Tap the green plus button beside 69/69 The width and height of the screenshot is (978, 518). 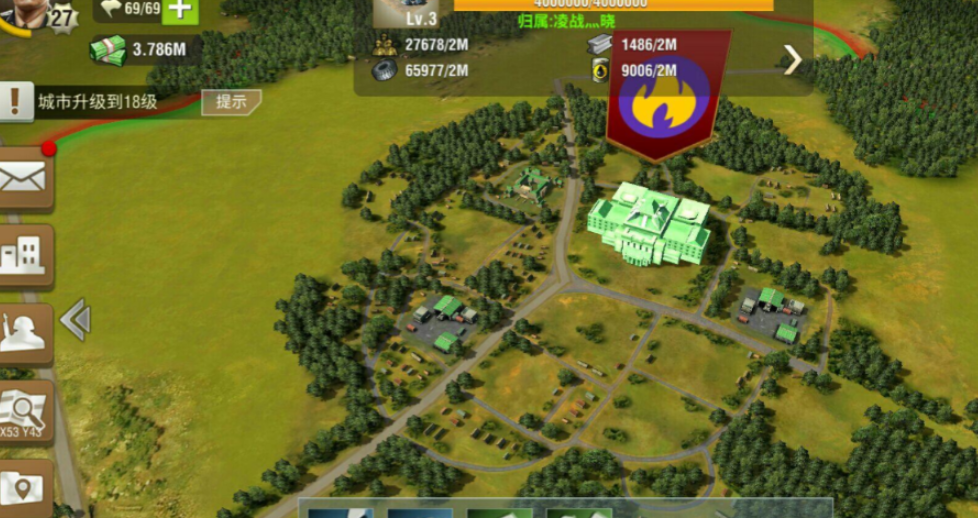coord(179,9)
